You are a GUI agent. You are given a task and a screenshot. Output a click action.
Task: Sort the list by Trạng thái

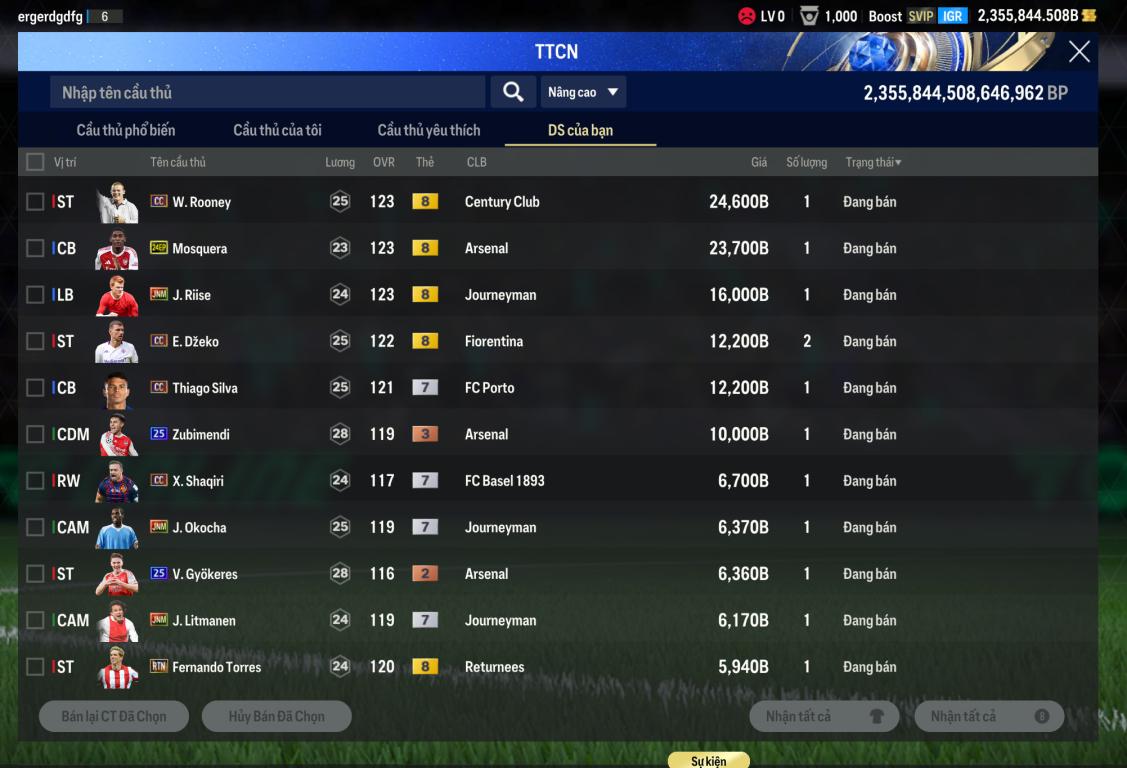click(873, 162)
